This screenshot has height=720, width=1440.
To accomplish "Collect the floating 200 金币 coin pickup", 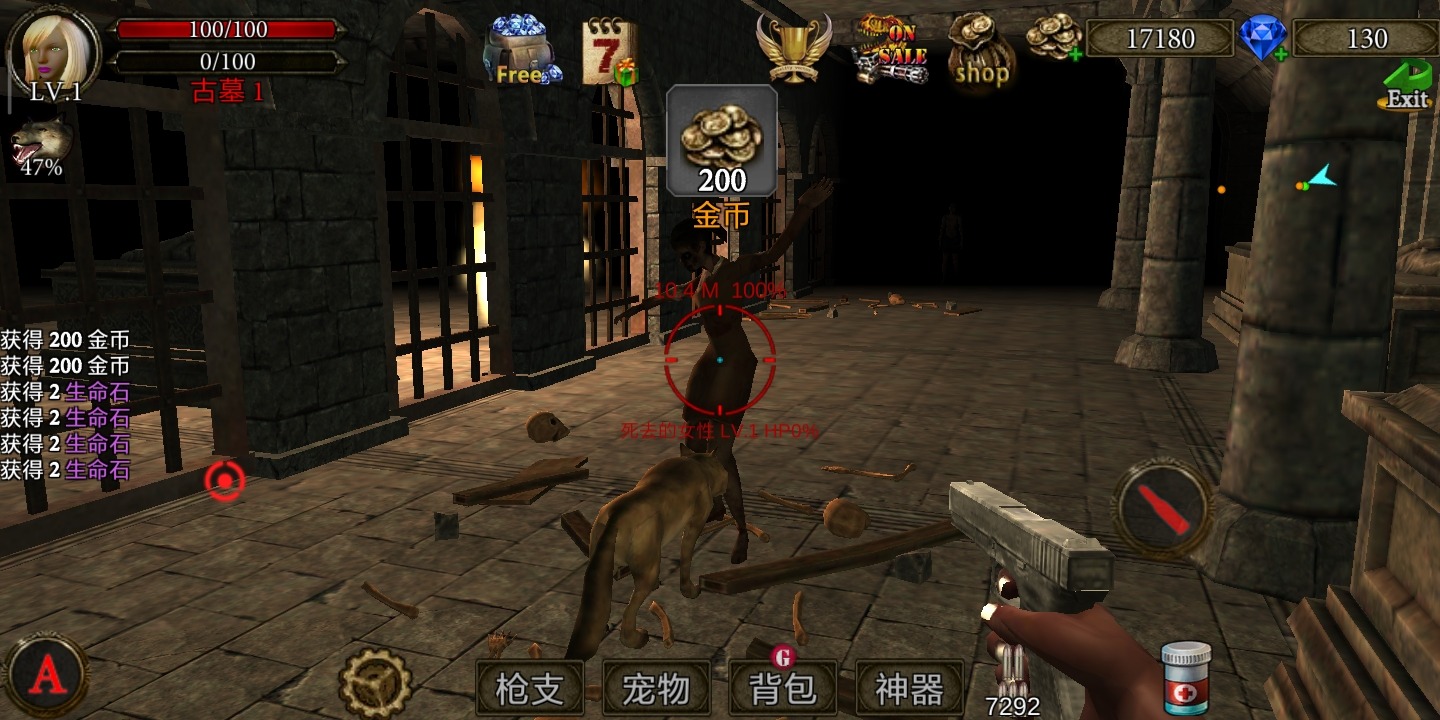I will coord(721,140).
